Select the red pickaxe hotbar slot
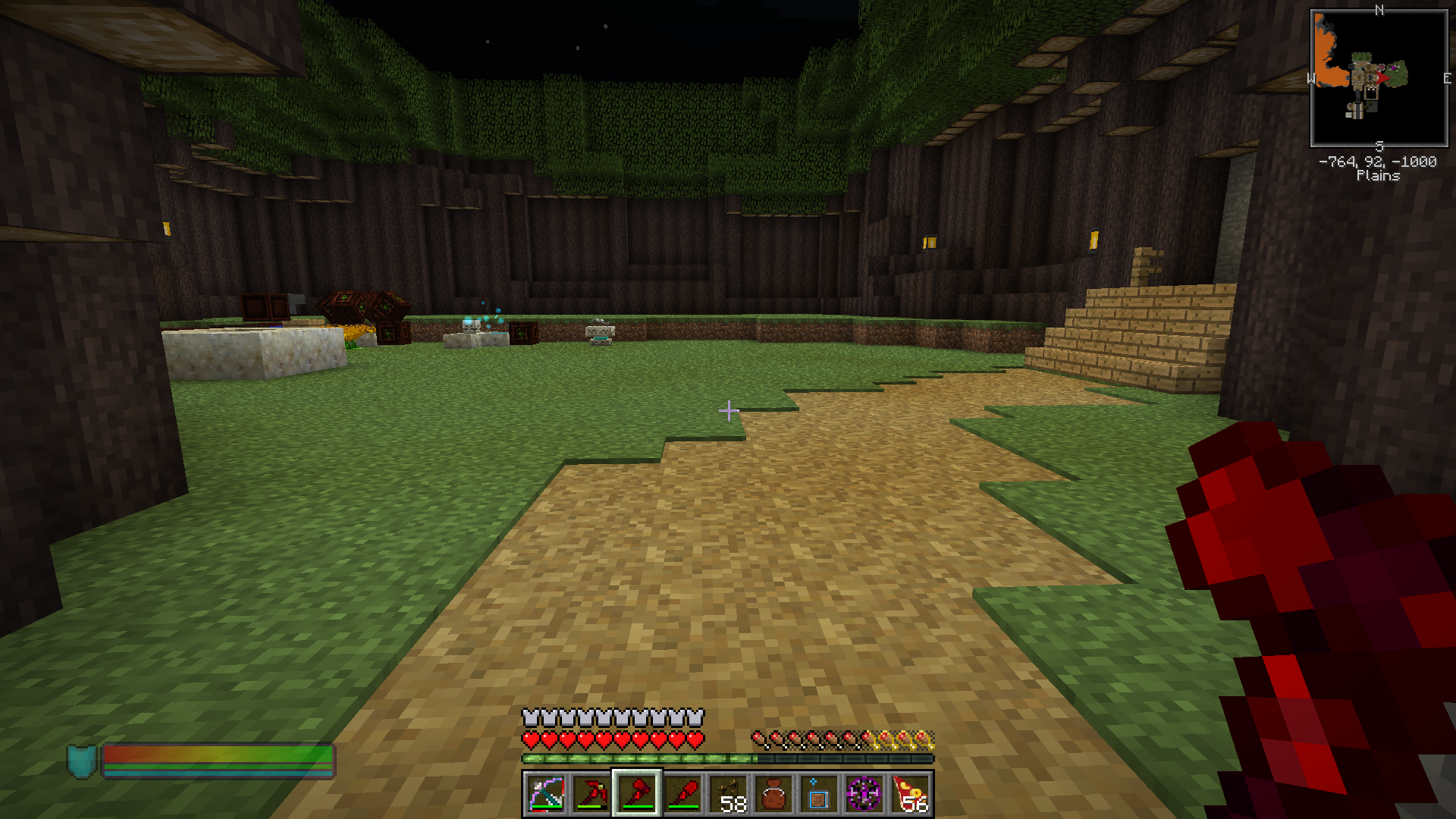The width and height of the screenshot is (1456, 819). [x=591, y=794]
